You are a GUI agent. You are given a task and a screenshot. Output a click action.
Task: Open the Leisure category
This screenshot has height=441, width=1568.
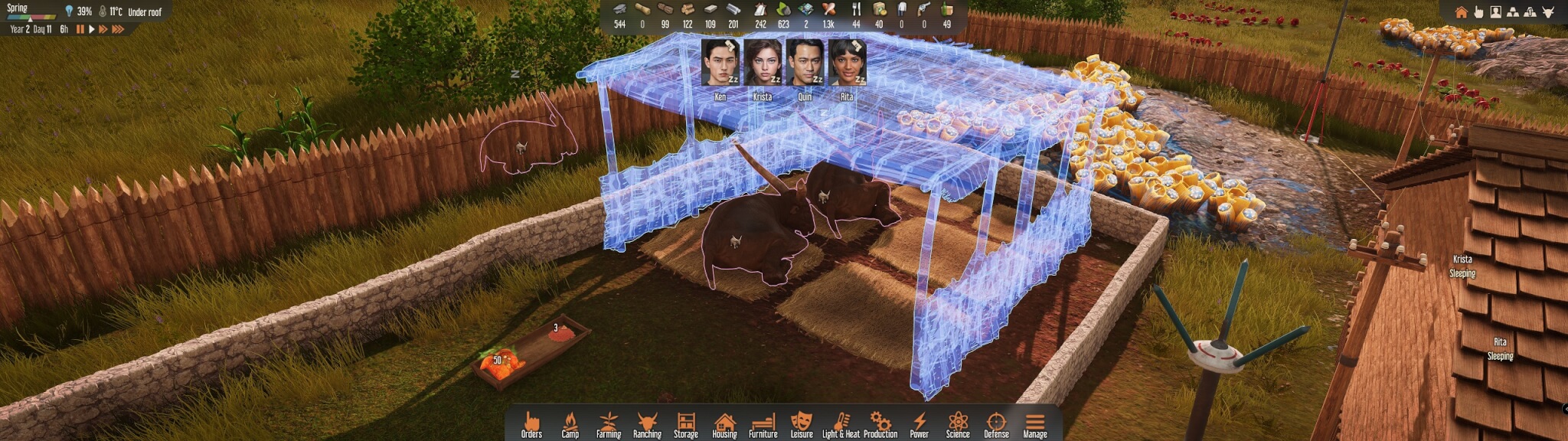click(x=802, y=423)
